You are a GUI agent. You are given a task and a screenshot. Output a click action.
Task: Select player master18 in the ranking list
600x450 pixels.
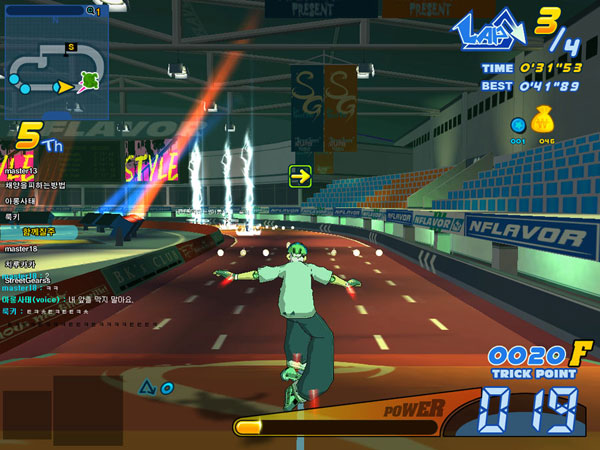tap(21, 248)
